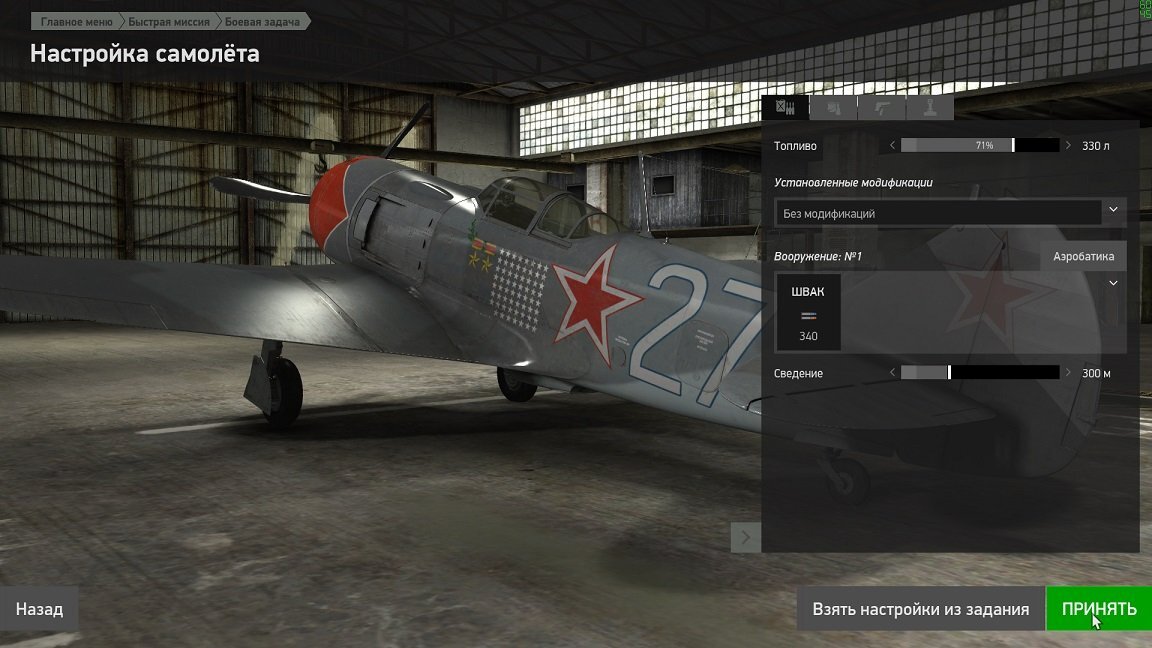Viewport: 1152px width, 648px height.
Task: Collapse the settings panel with the side arrow
Action: (x=746, y=538)
